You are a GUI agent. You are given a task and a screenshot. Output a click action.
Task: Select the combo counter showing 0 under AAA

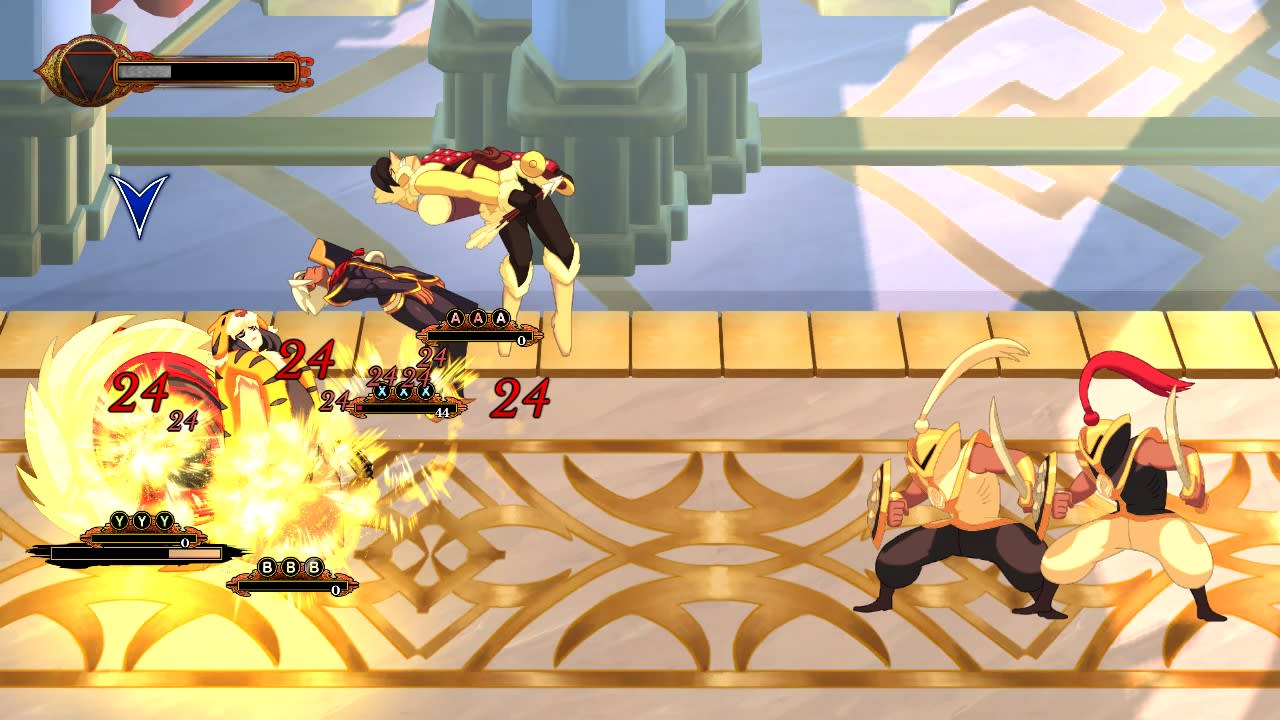point(520,338)
